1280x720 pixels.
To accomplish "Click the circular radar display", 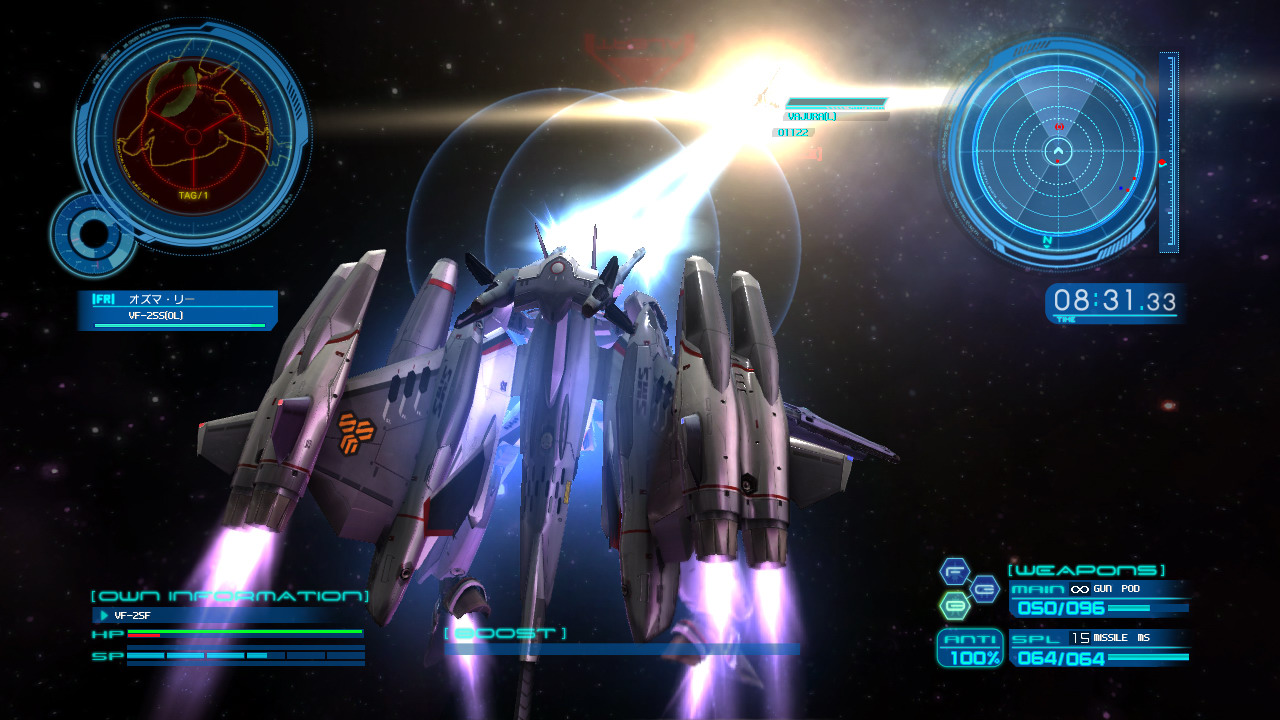I will tap(1057, 153).
